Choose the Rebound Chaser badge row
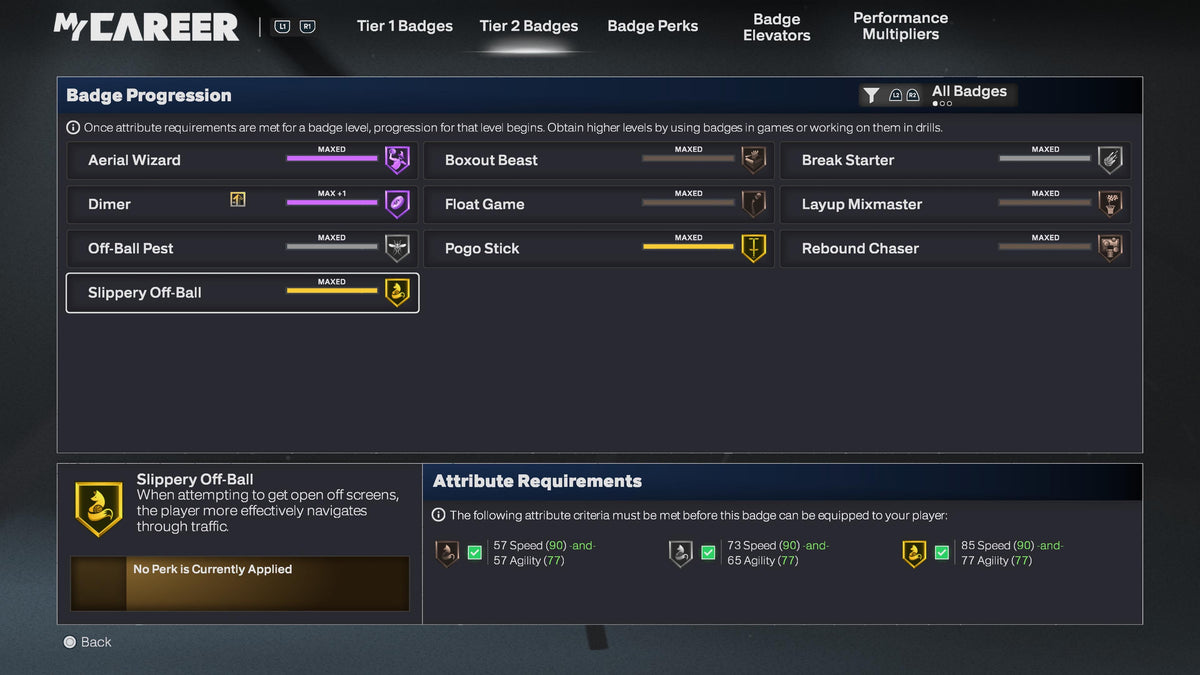 coord(955,248)
